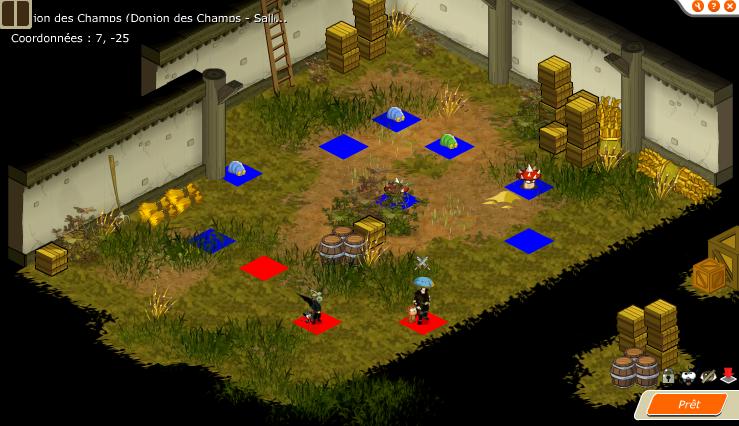Close the game with the orange X button
The width and height of the screenshot is (739, 426).
coord(729,6)
